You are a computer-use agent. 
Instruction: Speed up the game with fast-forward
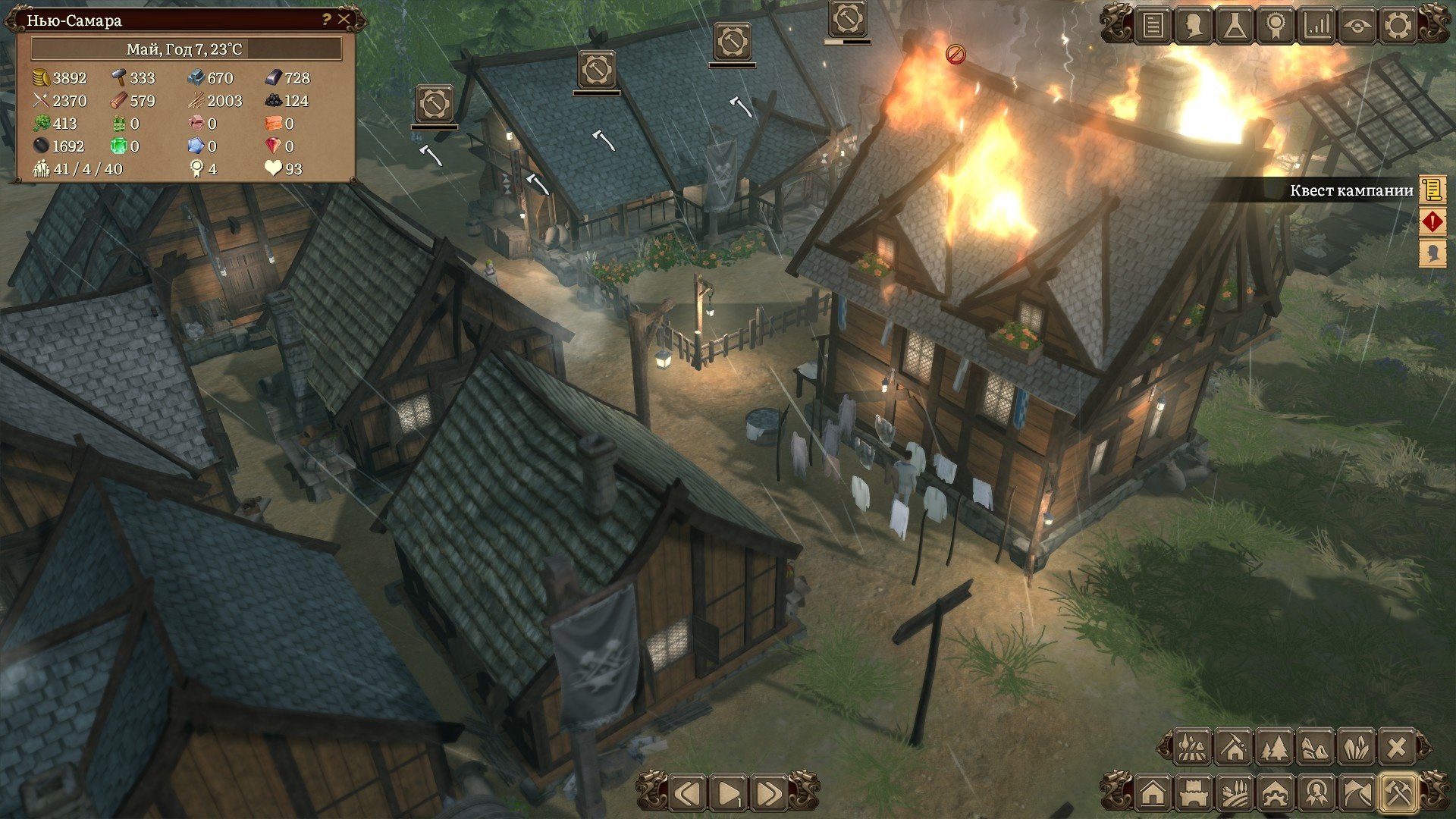coord(767,794)
